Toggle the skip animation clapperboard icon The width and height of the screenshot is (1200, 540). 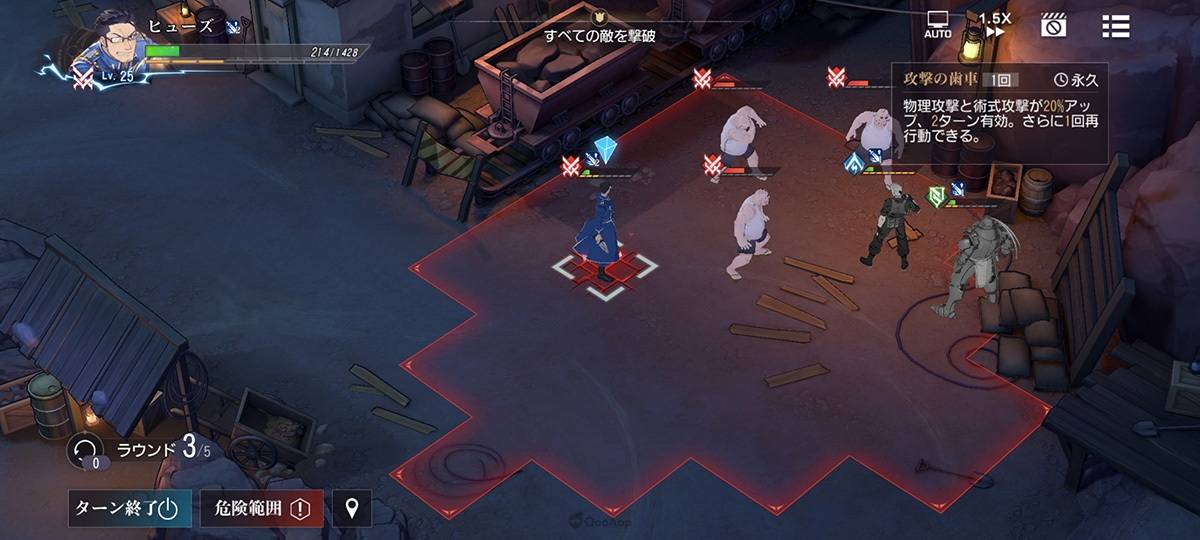(1053, 26)
